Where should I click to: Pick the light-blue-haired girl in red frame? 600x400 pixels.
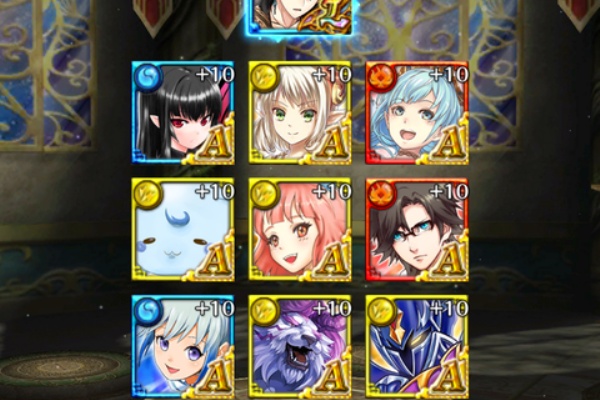[x=417, y=112]
